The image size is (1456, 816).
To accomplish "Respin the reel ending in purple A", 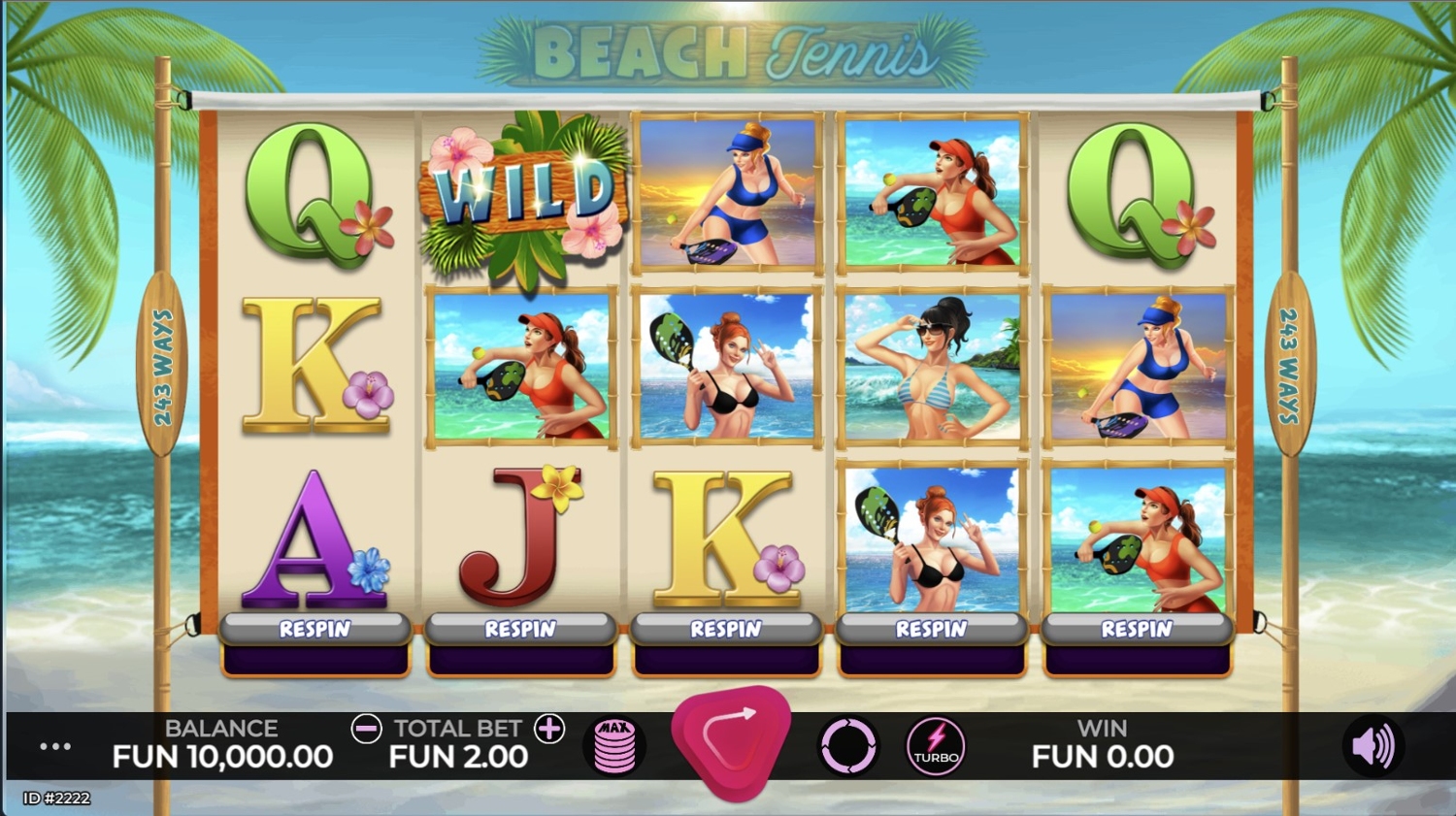I will coord(315,629).
